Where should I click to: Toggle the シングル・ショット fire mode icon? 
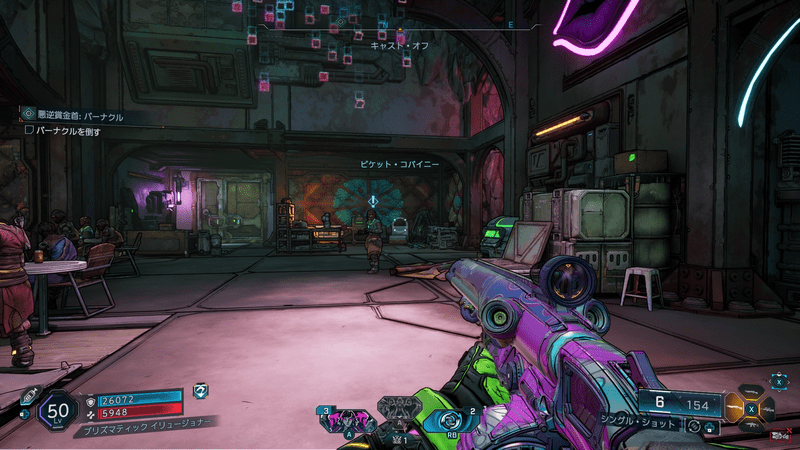[x=693, y=427]
